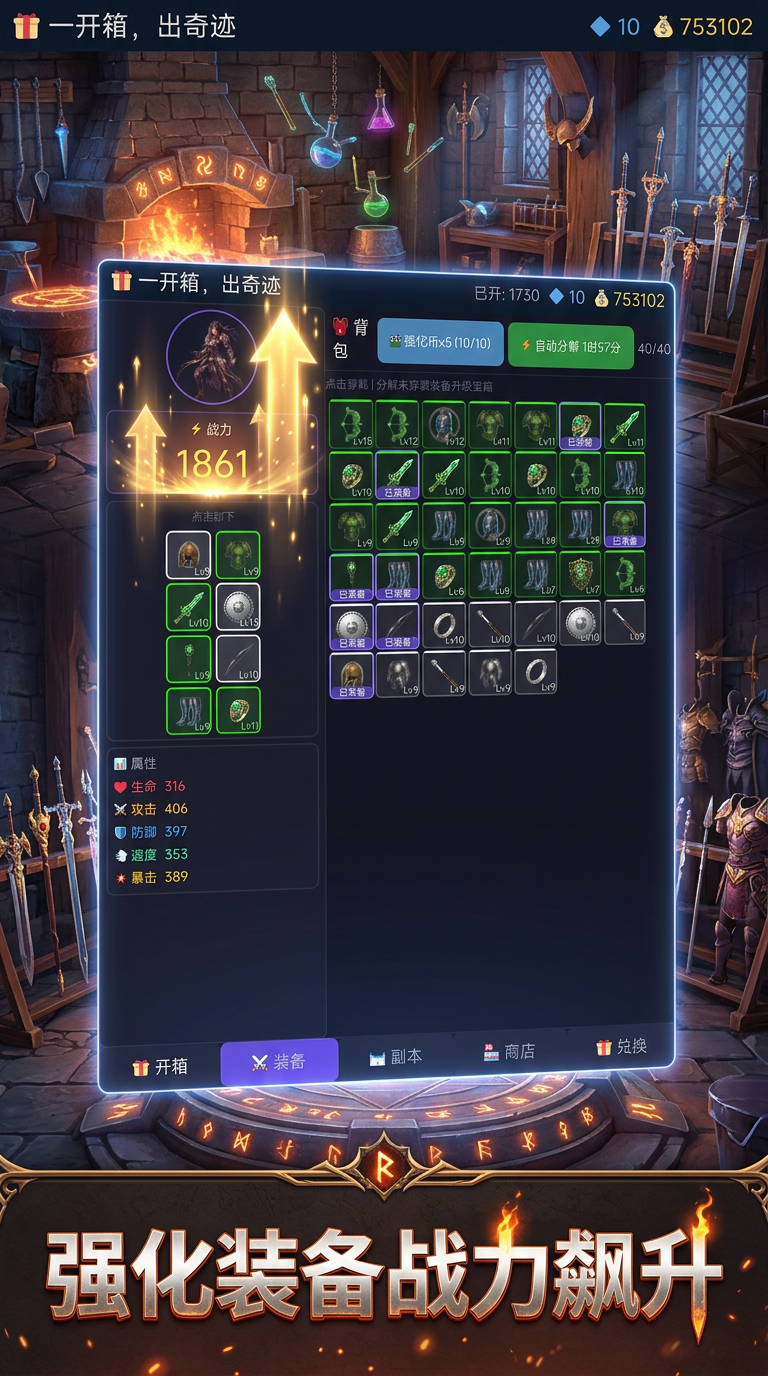
Task: Select the equipped emerald scepter slot
Action: tap(188, 659)
